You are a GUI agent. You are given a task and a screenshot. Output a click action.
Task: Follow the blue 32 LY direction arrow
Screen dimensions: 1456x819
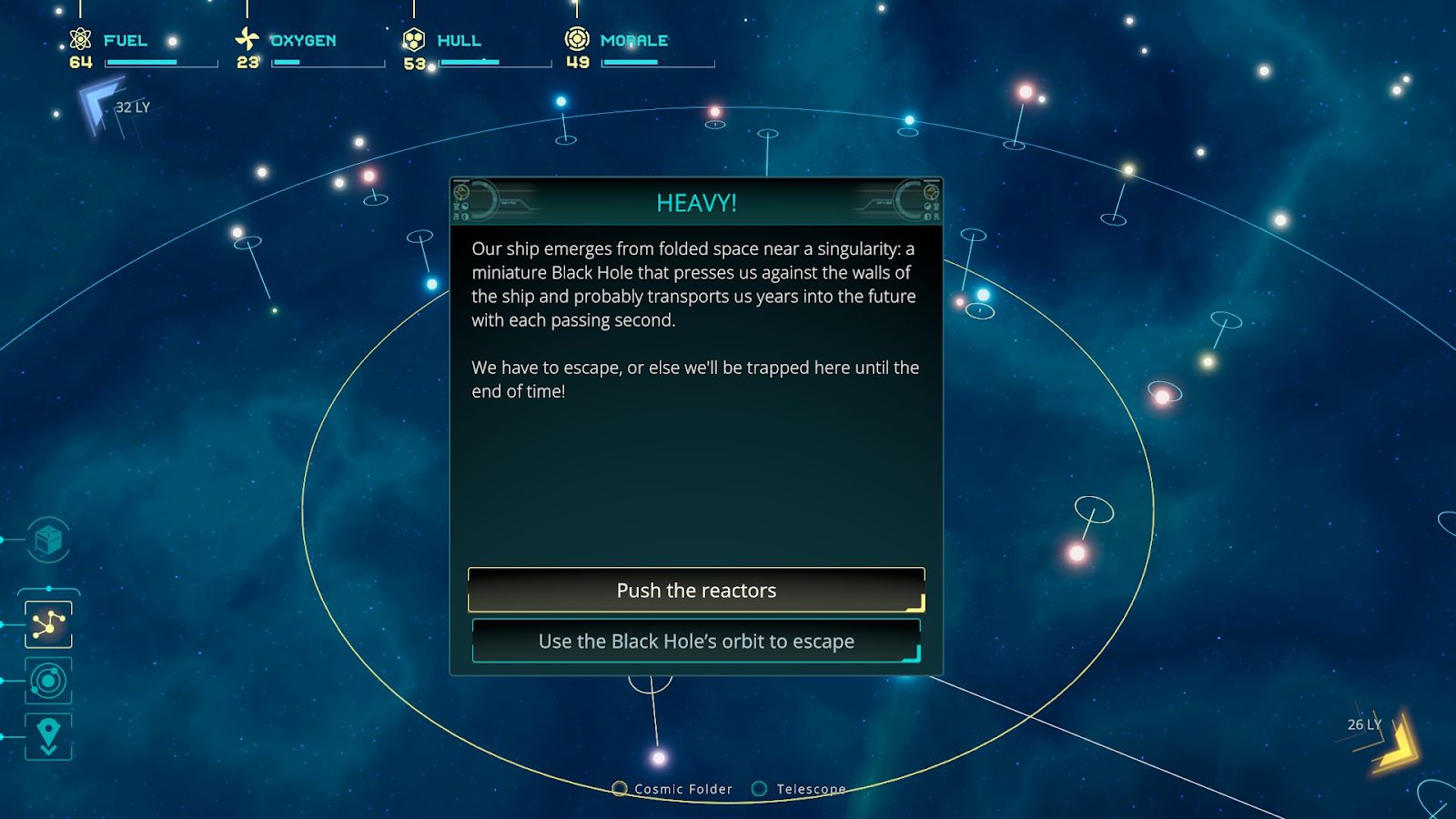point(99,105)
